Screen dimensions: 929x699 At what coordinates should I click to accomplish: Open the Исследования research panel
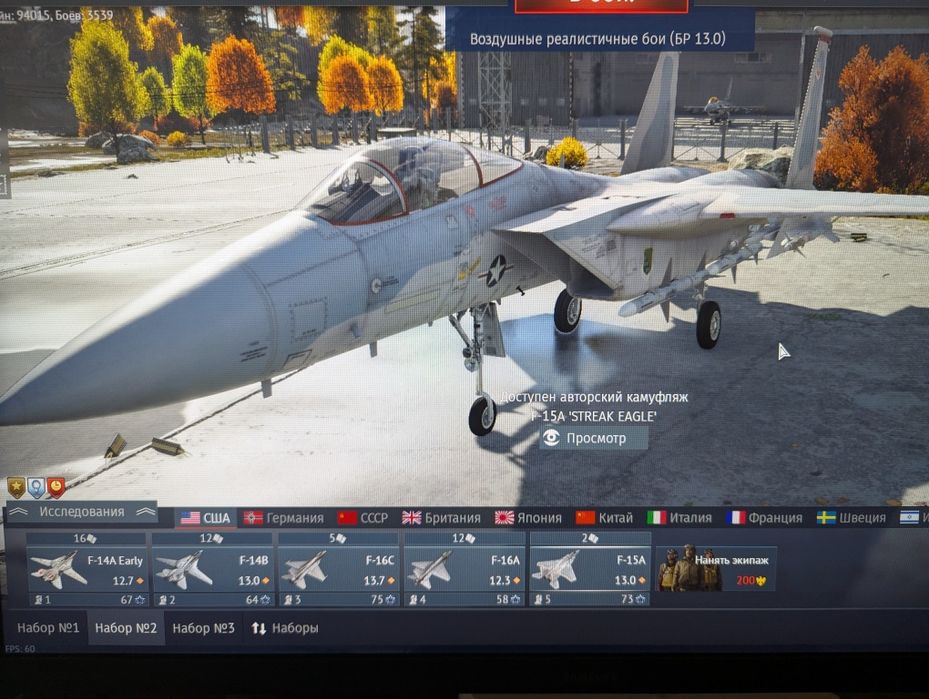point(82,512)
